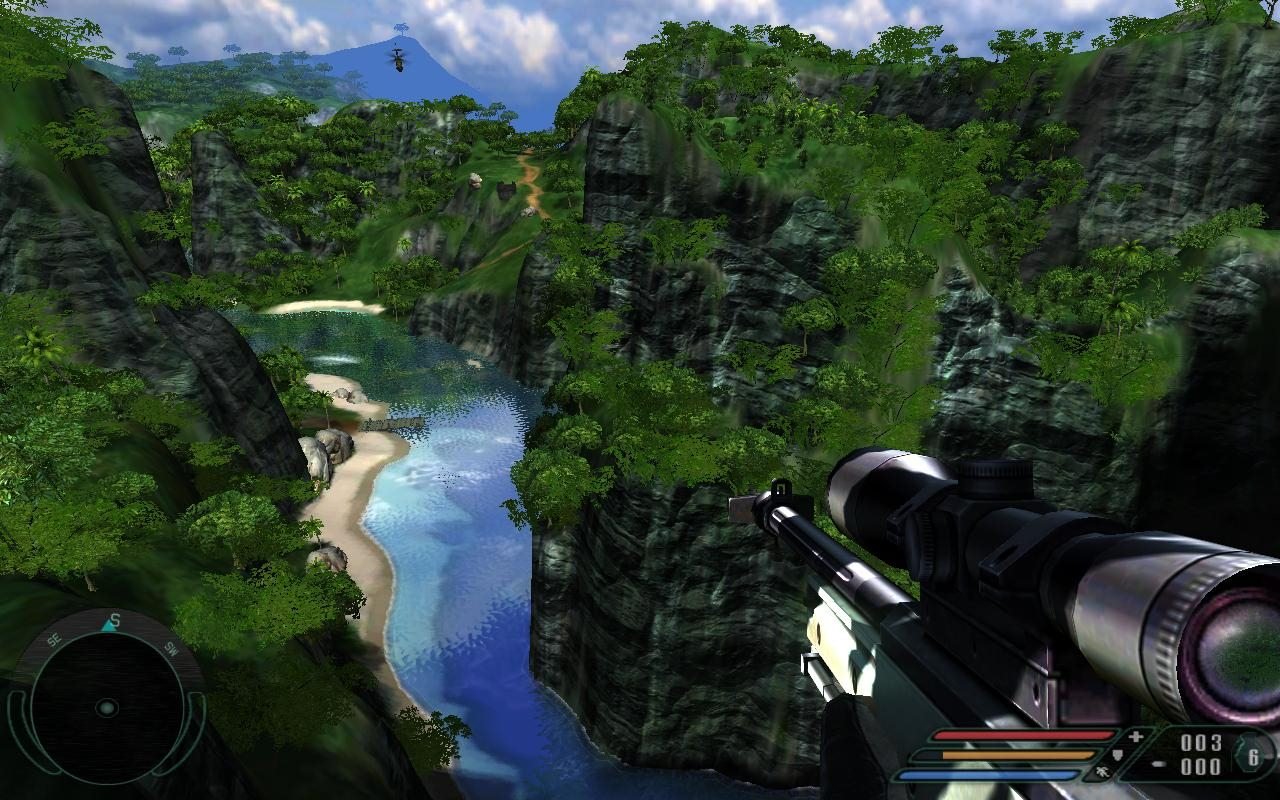Click the minus icon beside reserve ammo
1280x800 pixels.
(x=1158, y=764)
